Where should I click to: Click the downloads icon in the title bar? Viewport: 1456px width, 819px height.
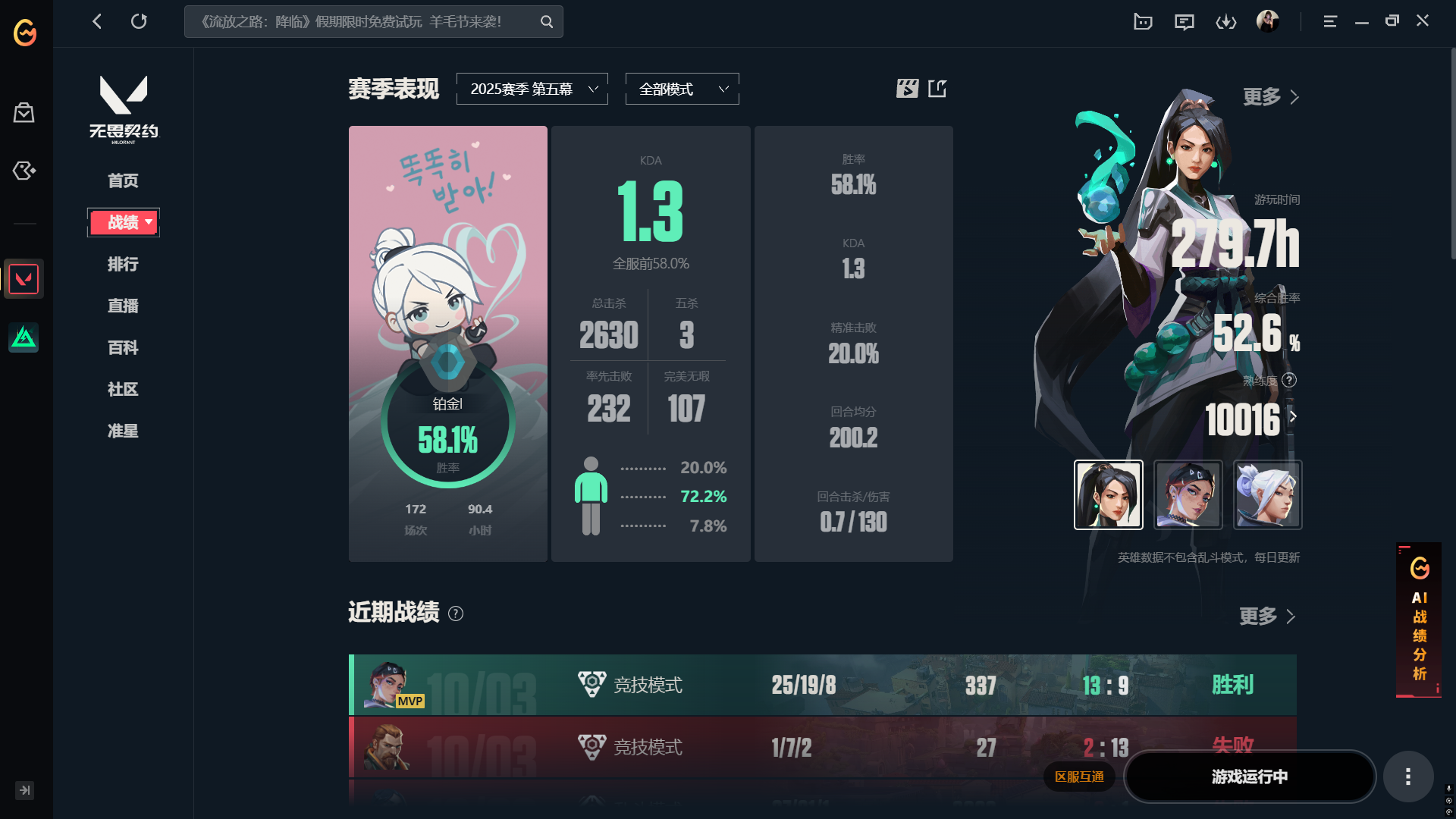point(1226,21)
